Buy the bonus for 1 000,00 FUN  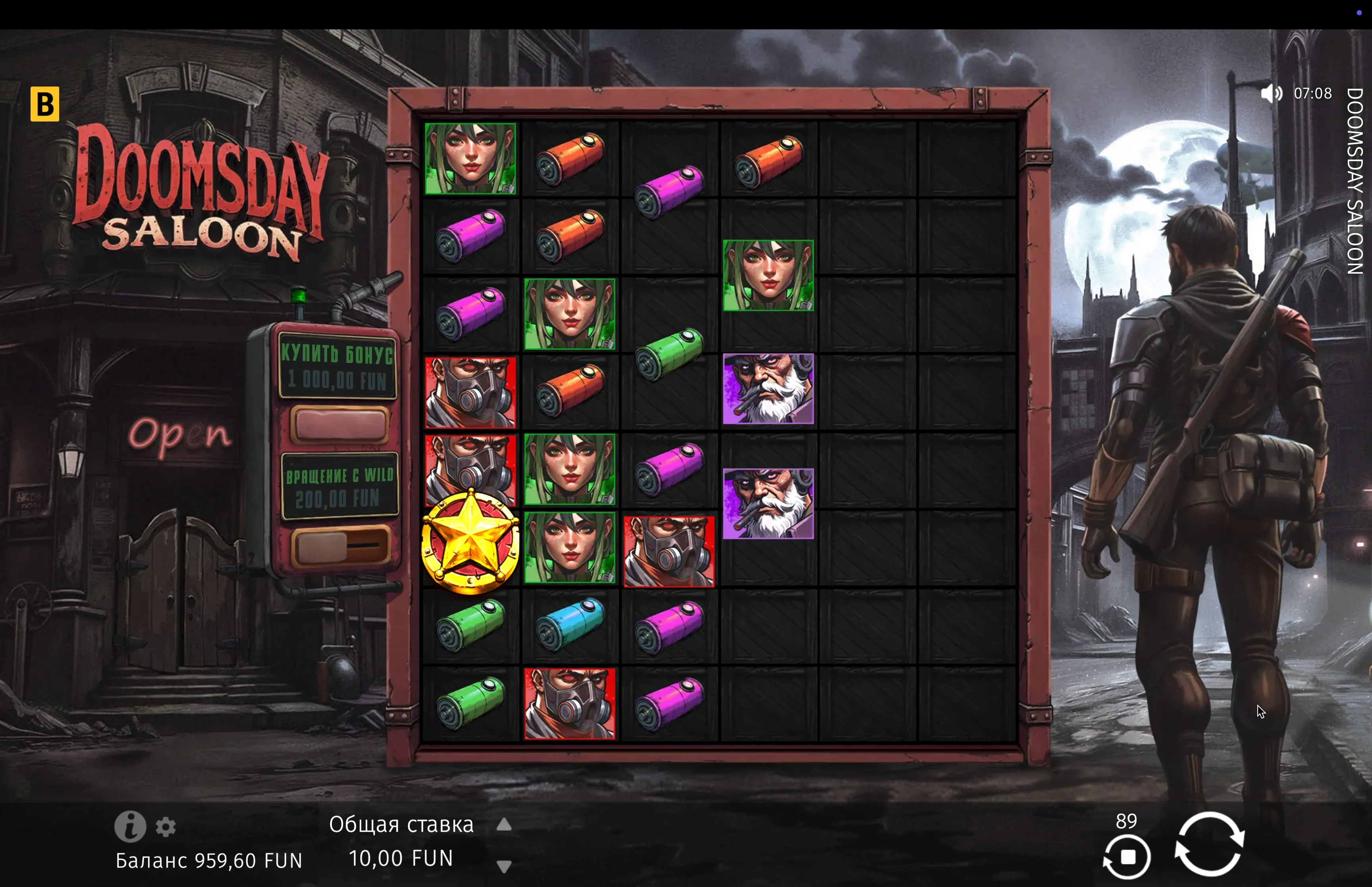click(x=339, y=424)
